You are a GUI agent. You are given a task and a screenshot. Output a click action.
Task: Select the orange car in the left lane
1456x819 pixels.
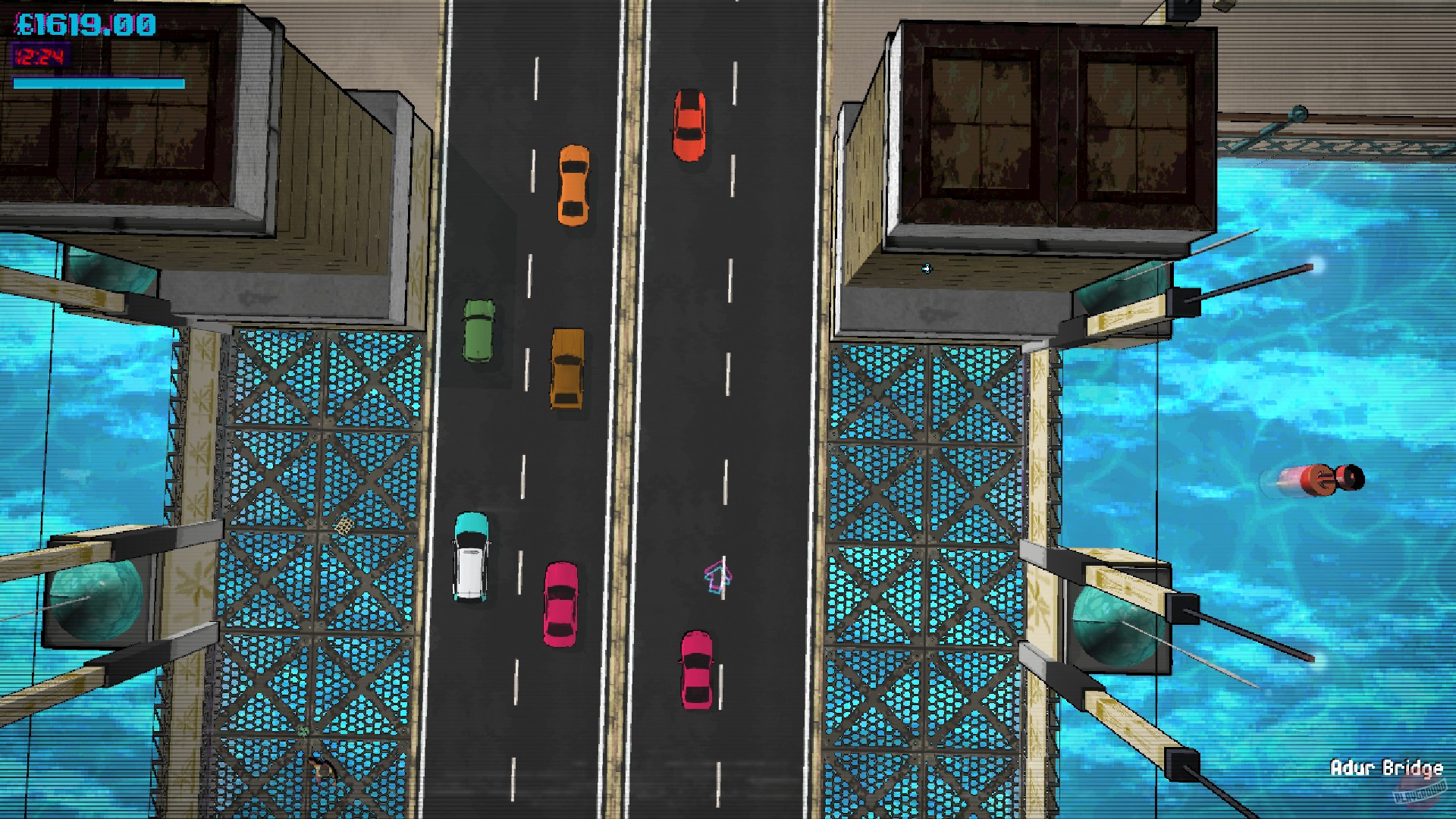572,184
